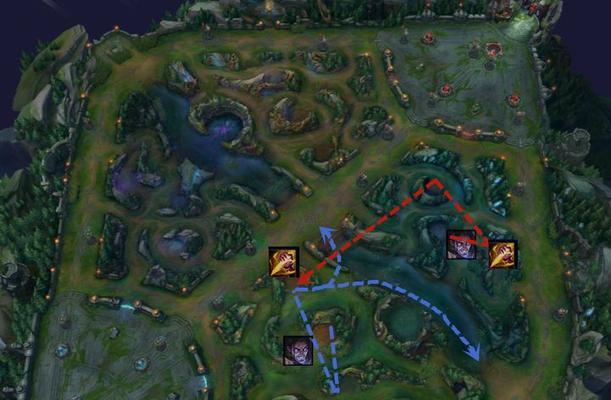Select the dark-haired champion portrait marker

[x=297, y=350]
